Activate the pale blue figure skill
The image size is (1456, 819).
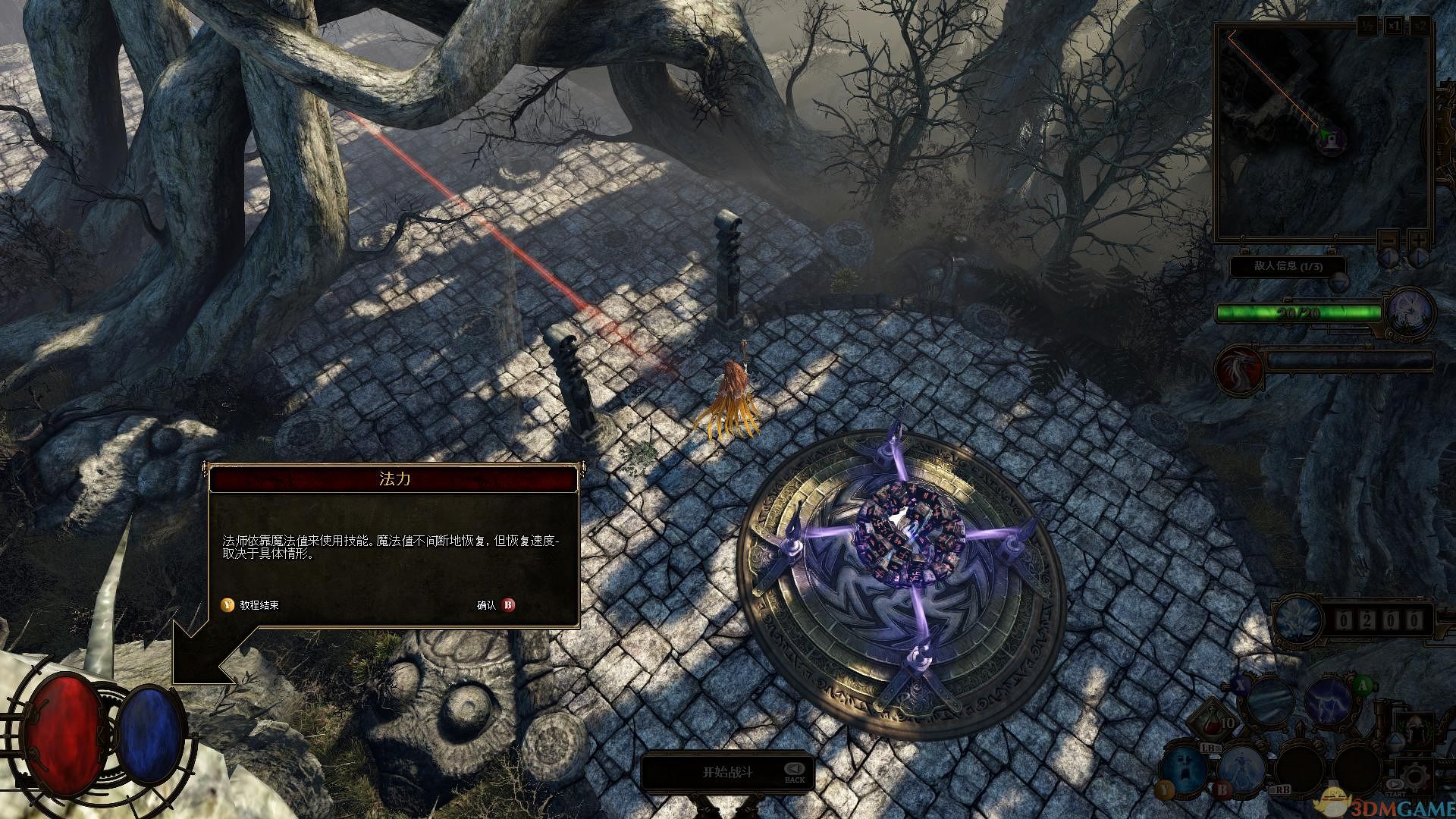[x=1241, y=767]
